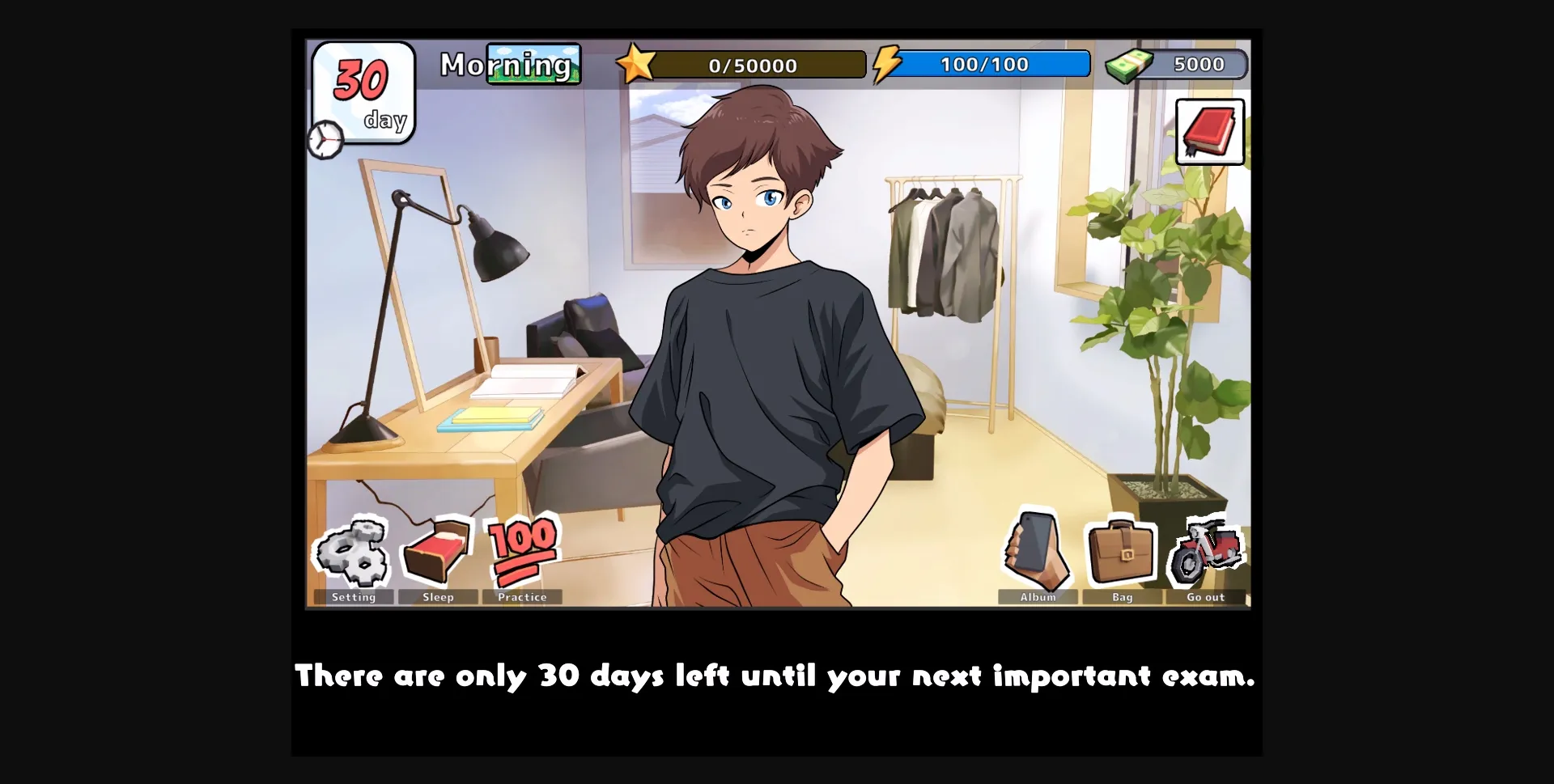Click the Sleep label under the bed

click(438, 597)
